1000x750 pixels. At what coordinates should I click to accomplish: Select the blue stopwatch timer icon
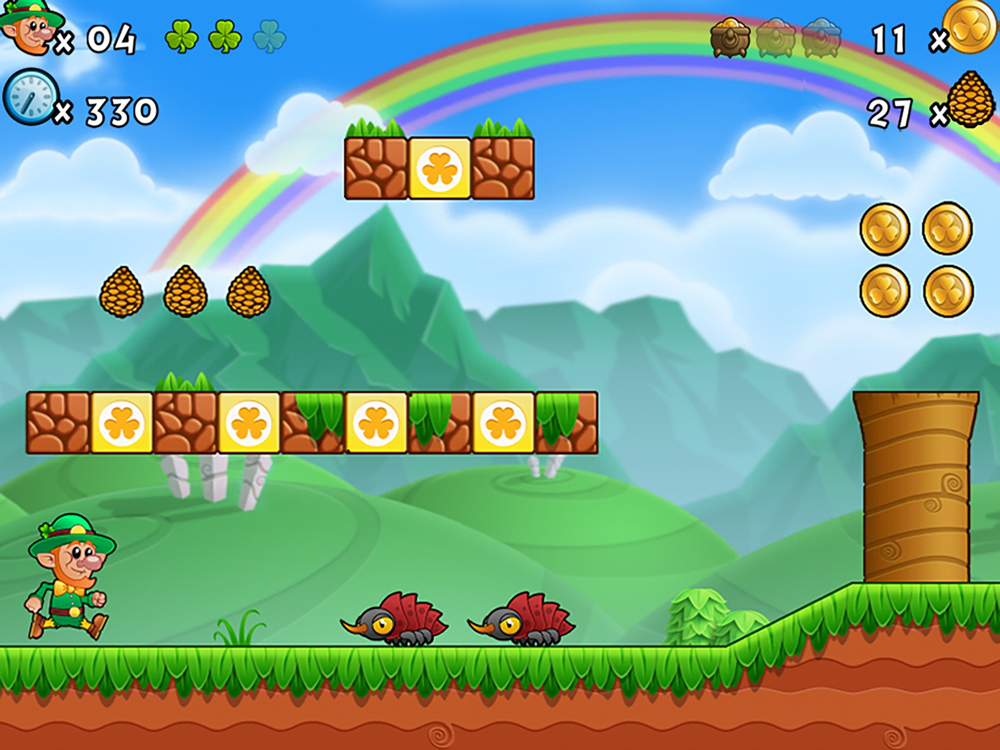coord(29,97)
